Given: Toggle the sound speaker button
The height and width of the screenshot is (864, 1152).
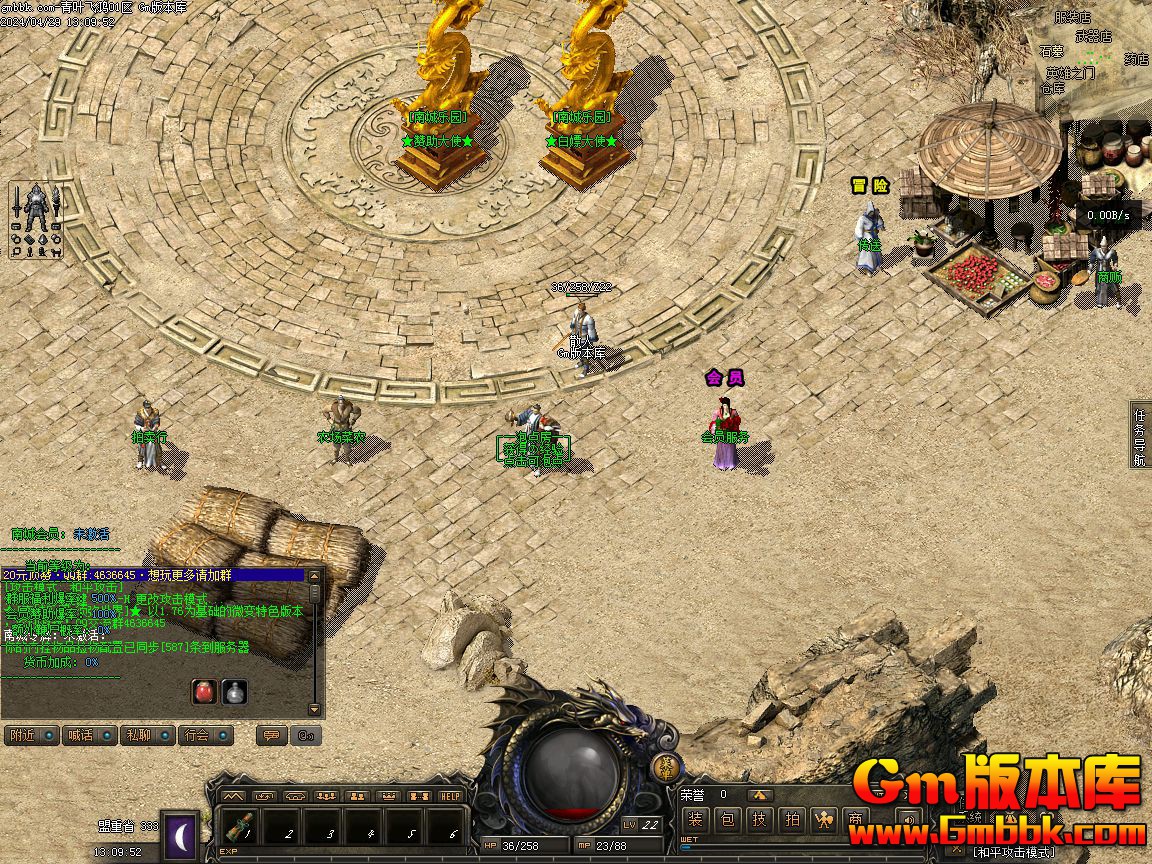Looking at the screenshot, I should [907, 821].
